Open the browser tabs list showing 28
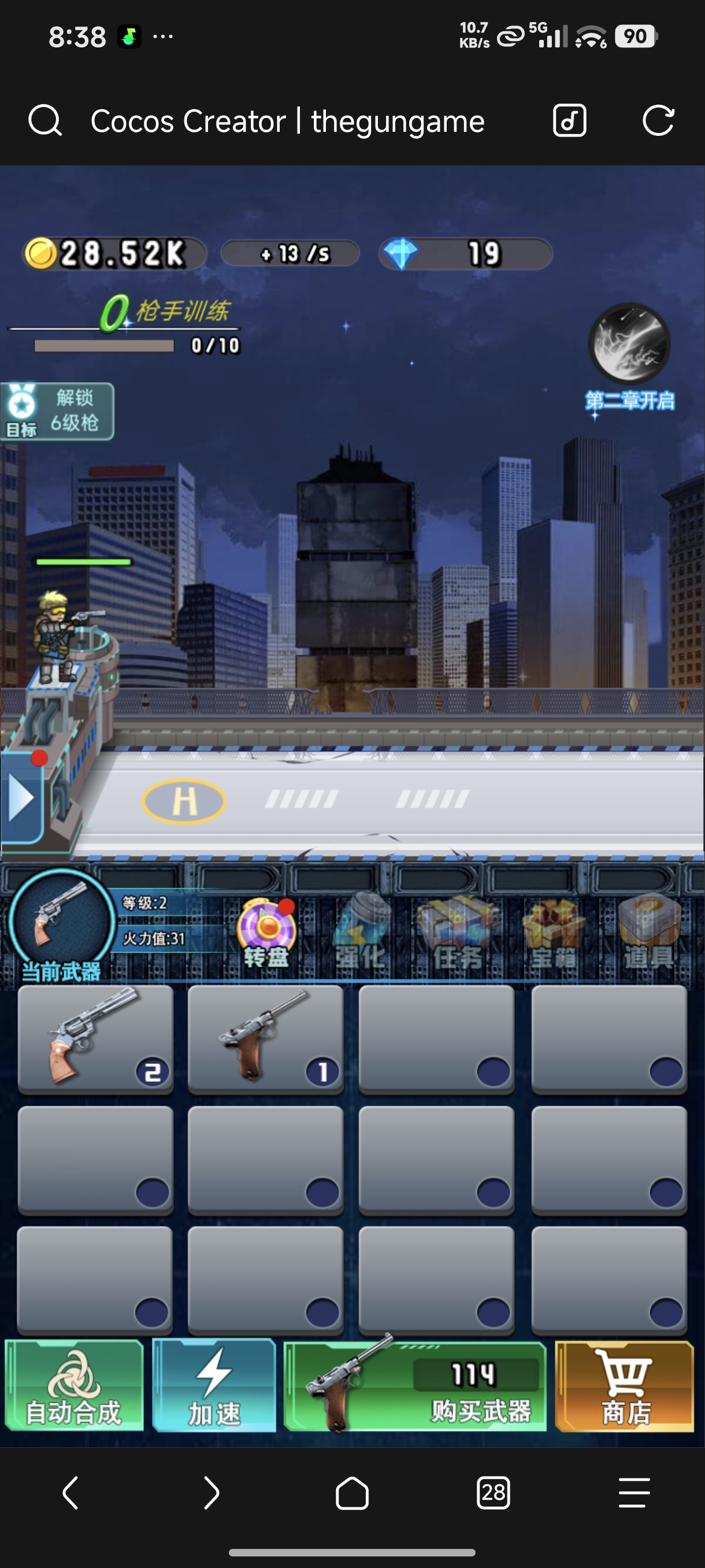The height and width of the screenshot is (1568, 705). click(x=493, y=1492)
